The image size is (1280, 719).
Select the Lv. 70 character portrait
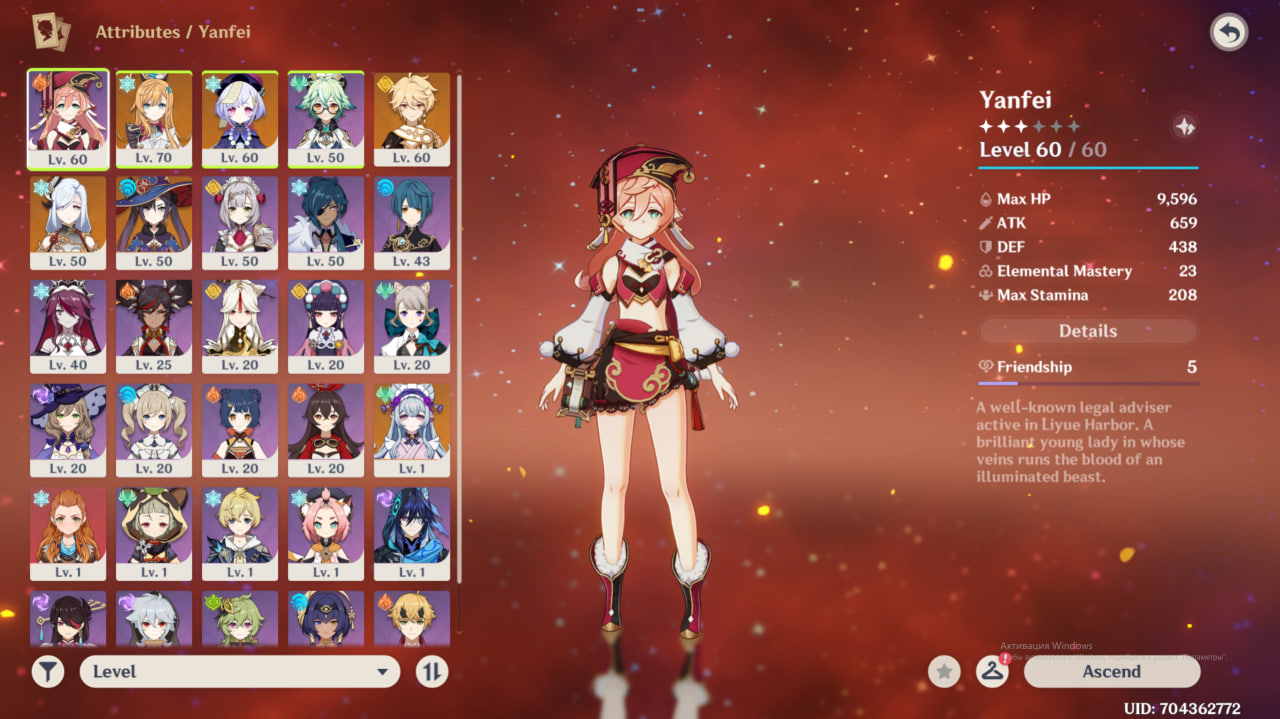click(154, 118)
